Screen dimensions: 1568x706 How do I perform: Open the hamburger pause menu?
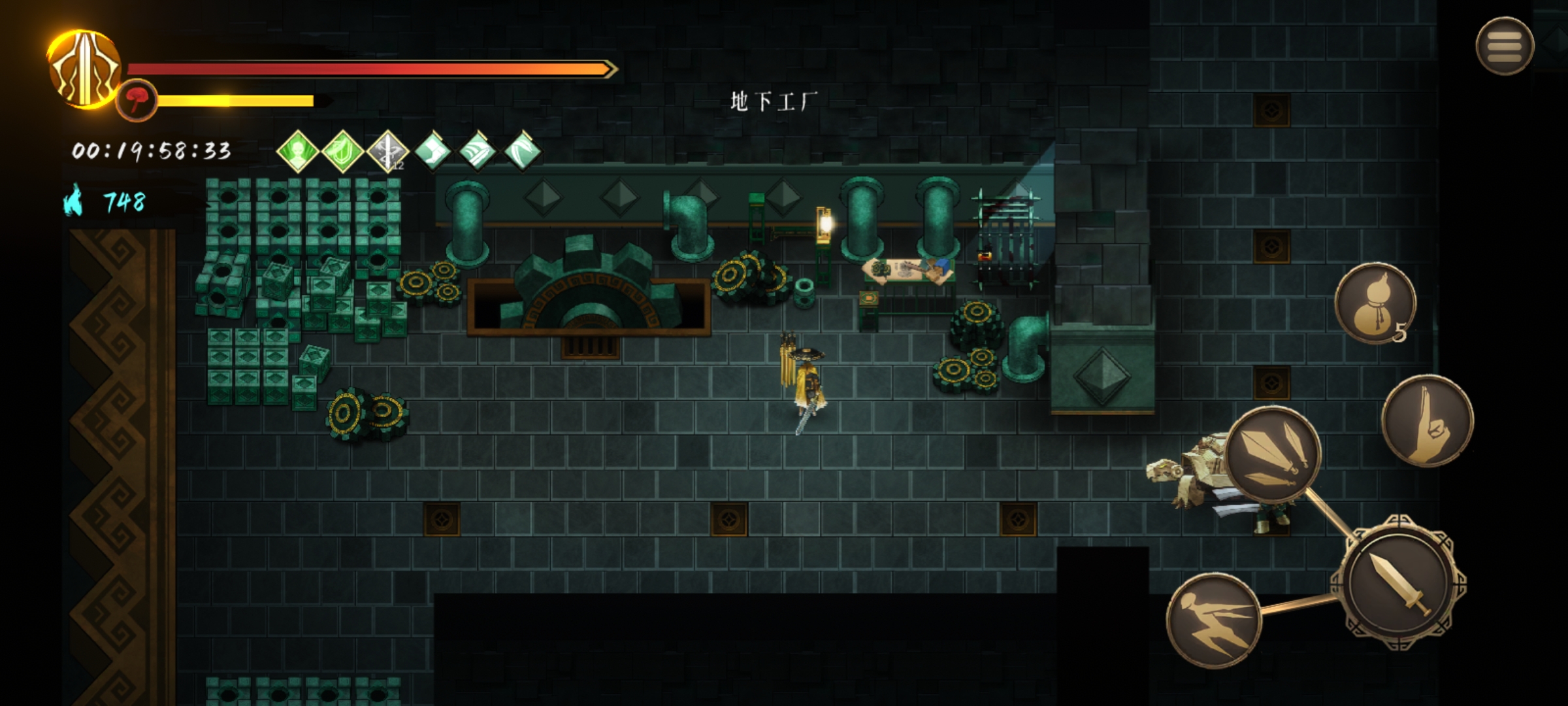pos(1505,46)
